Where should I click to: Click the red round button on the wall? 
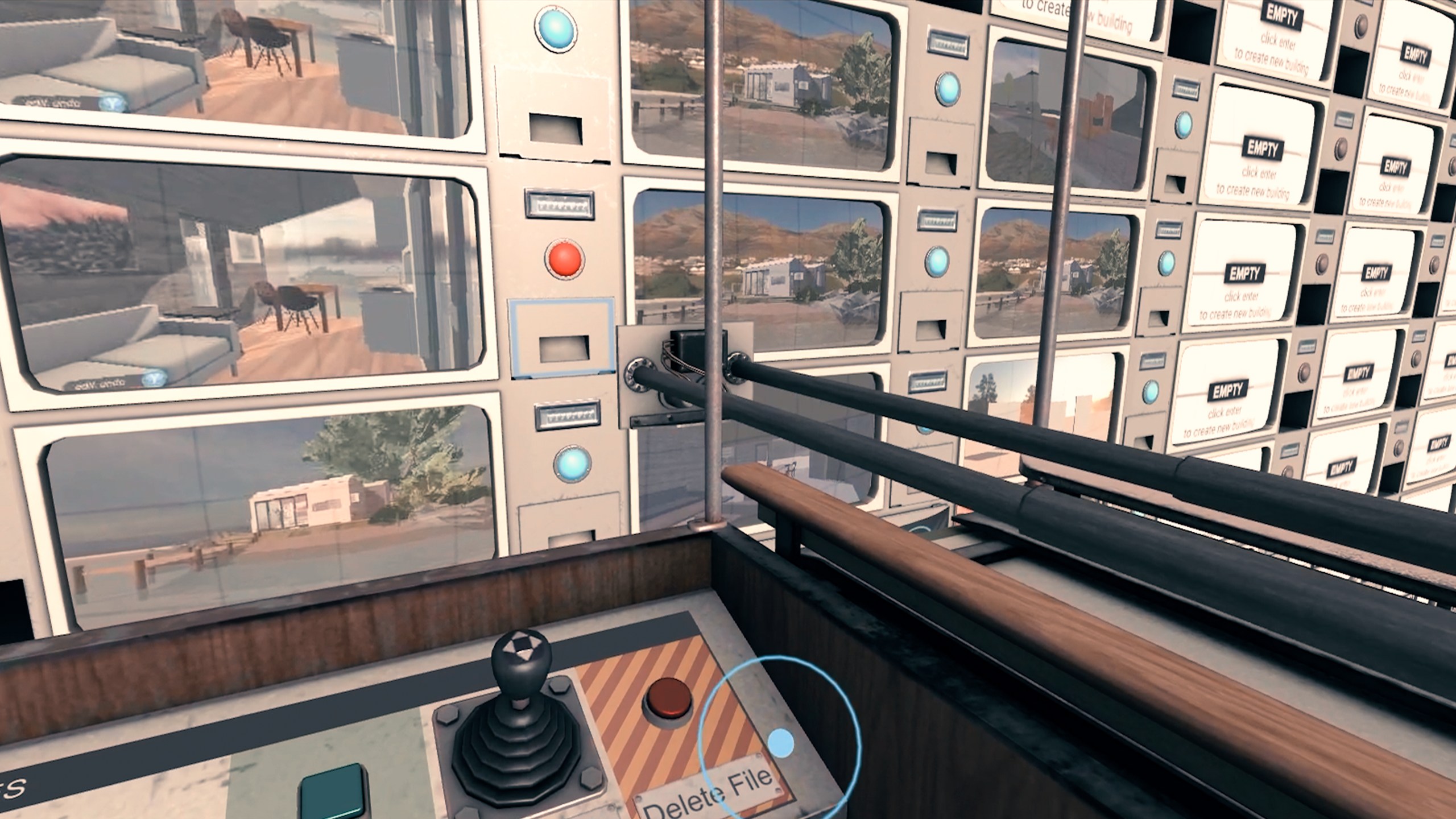(x=564, y=258)
